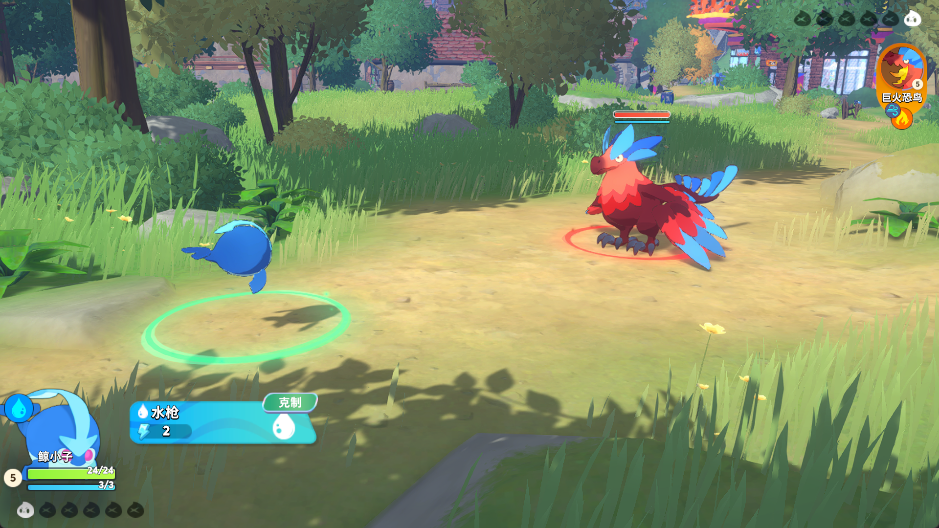Choose the active white party slot at the bottom

(26, 510)
